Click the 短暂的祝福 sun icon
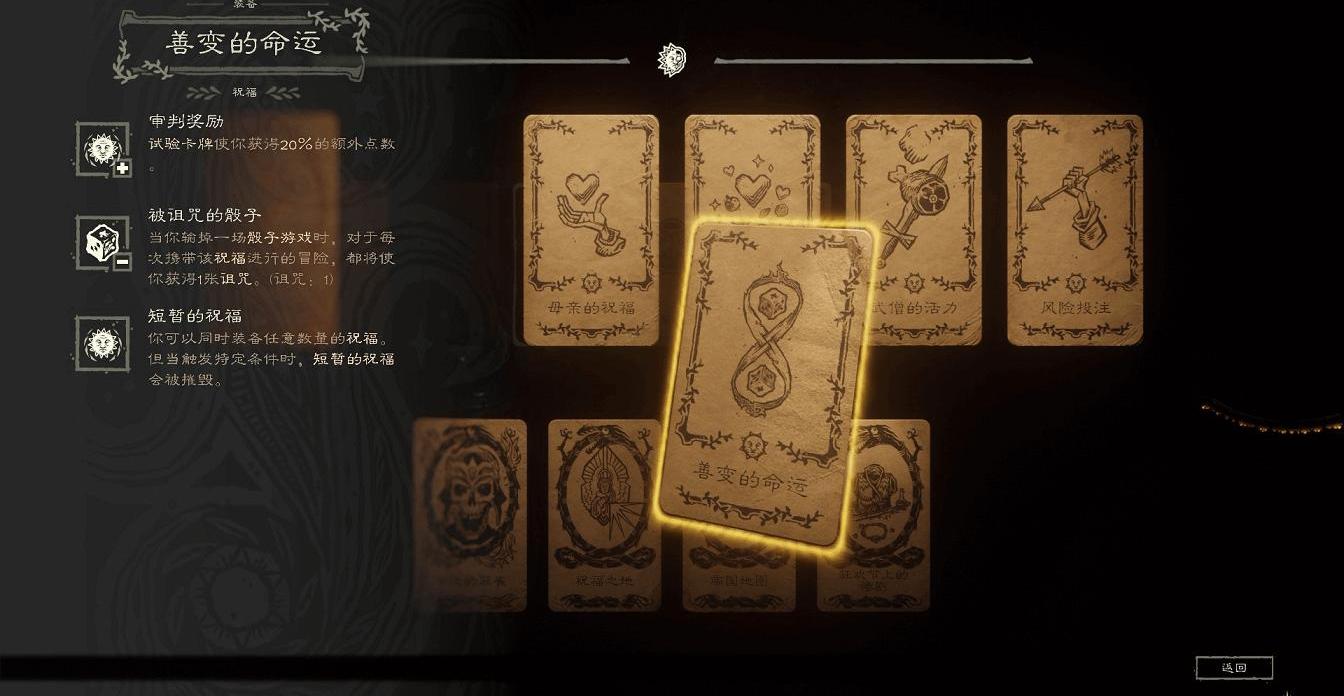This screenshot has height=696, width=1344. (x=103, y=345)
